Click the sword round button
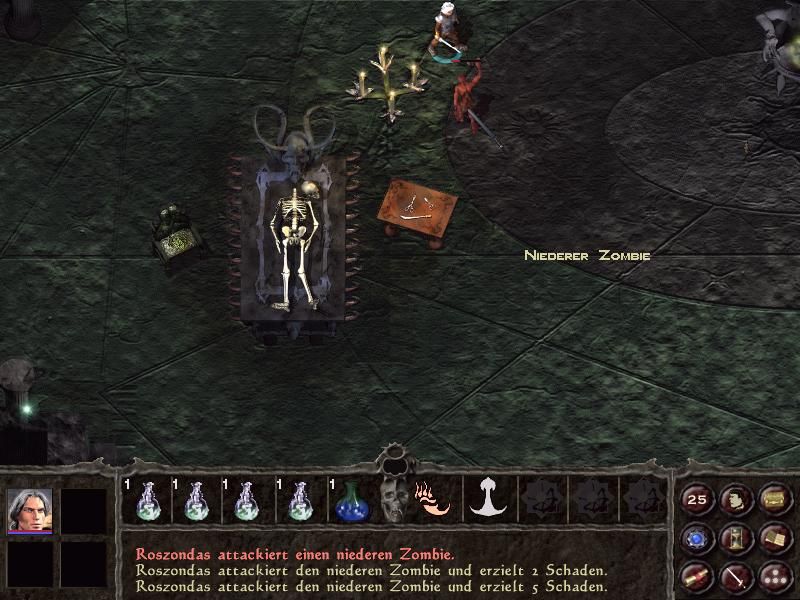Viewport: 800px width, 600px height. pyautogui.click(x=735, y=576)
